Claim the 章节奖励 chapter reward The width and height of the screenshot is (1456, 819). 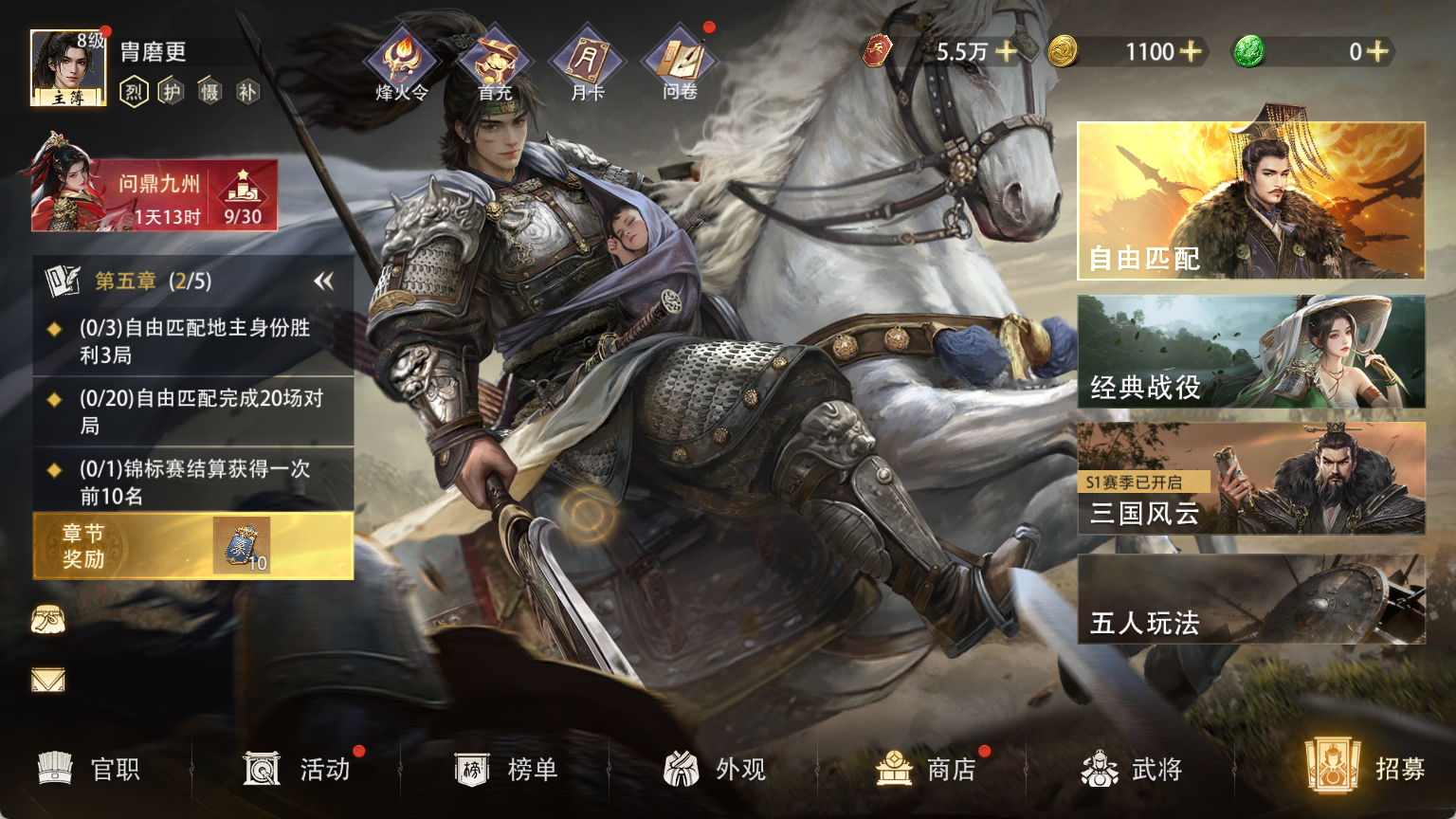click(x=193, y=546)
